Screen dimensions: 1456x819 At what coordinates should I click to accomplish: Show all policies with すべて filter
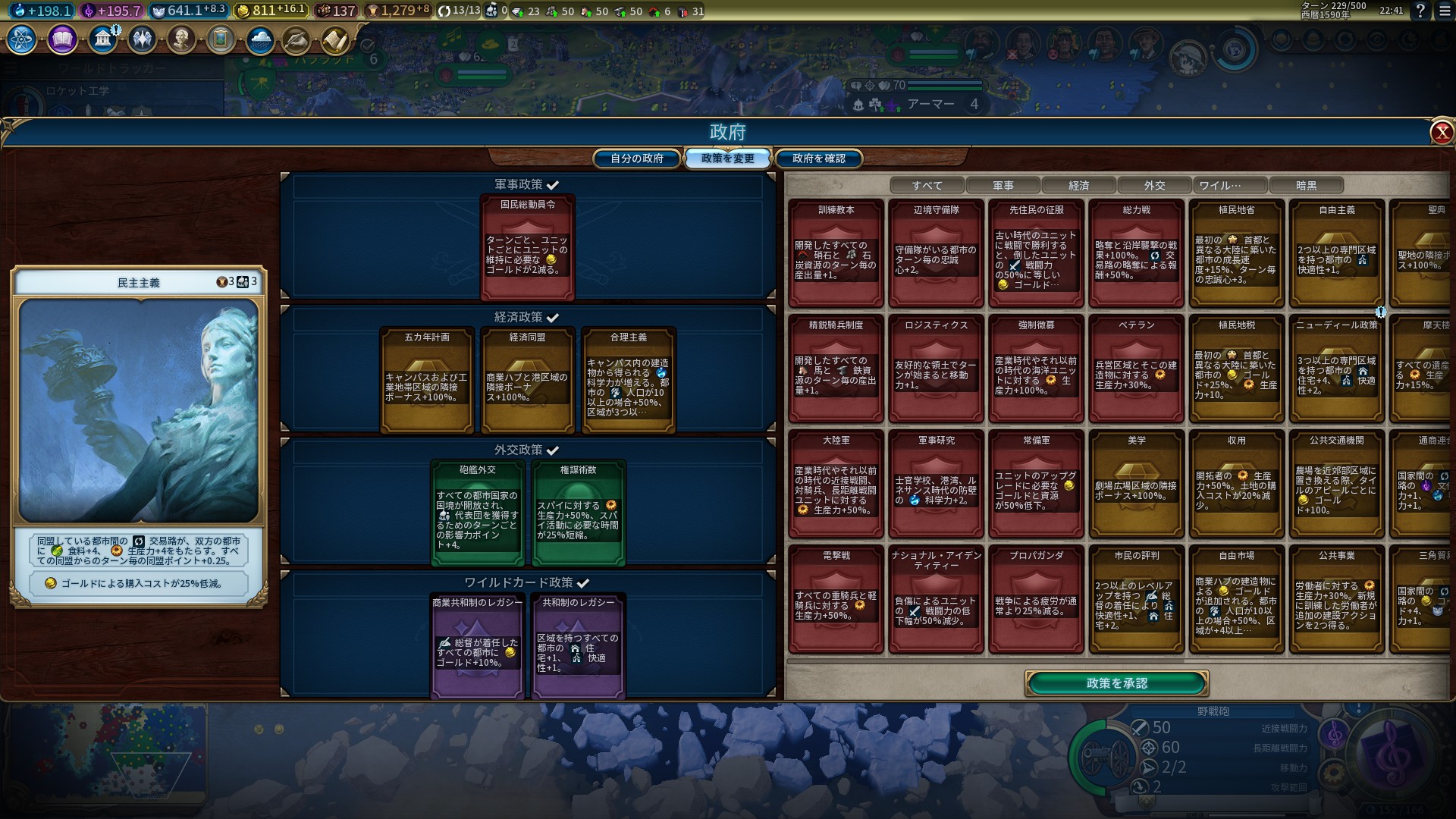tap(927, 185)
